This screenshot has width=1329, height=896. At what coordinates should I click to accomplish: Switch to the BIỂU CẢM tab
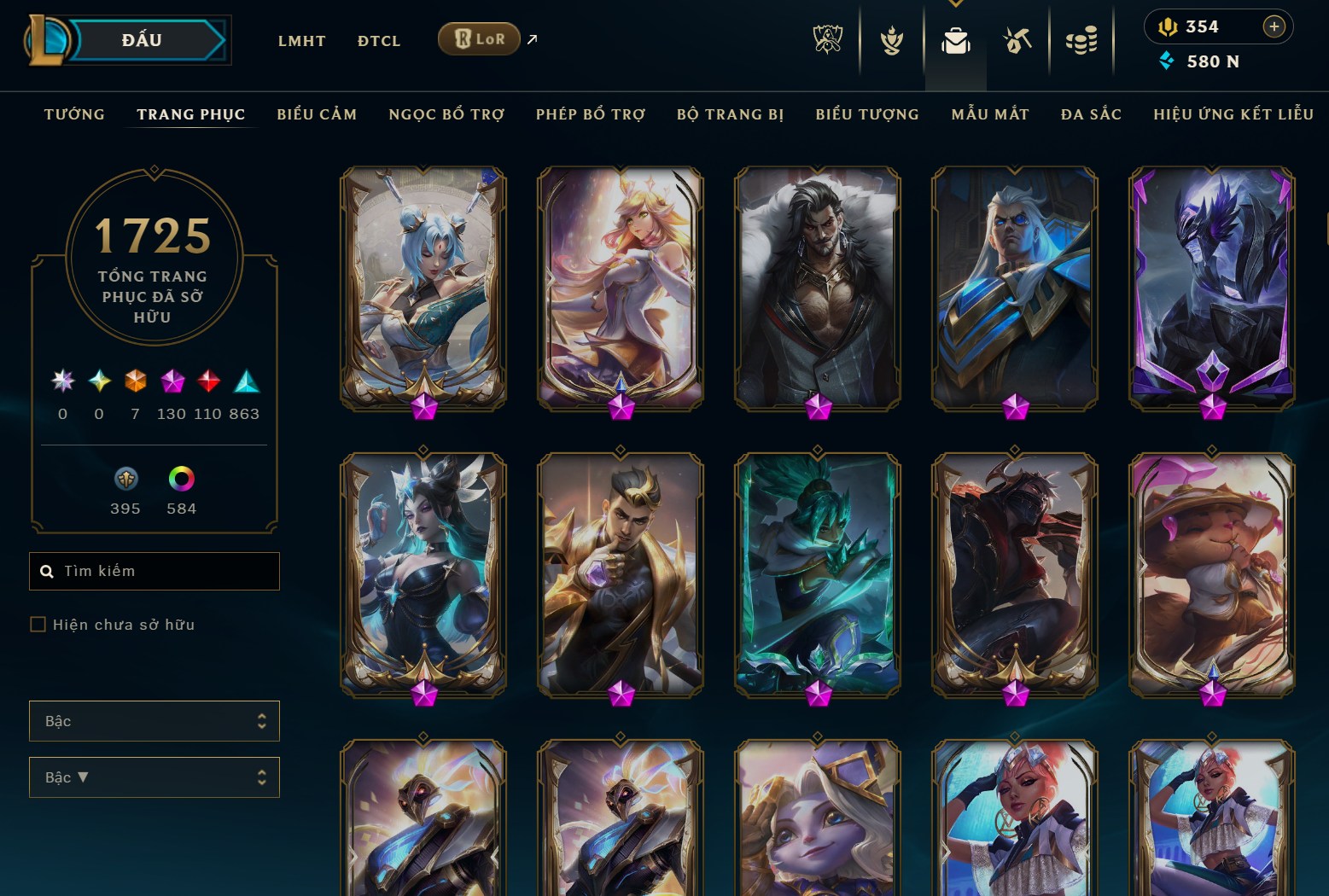(x=317, y=113)
